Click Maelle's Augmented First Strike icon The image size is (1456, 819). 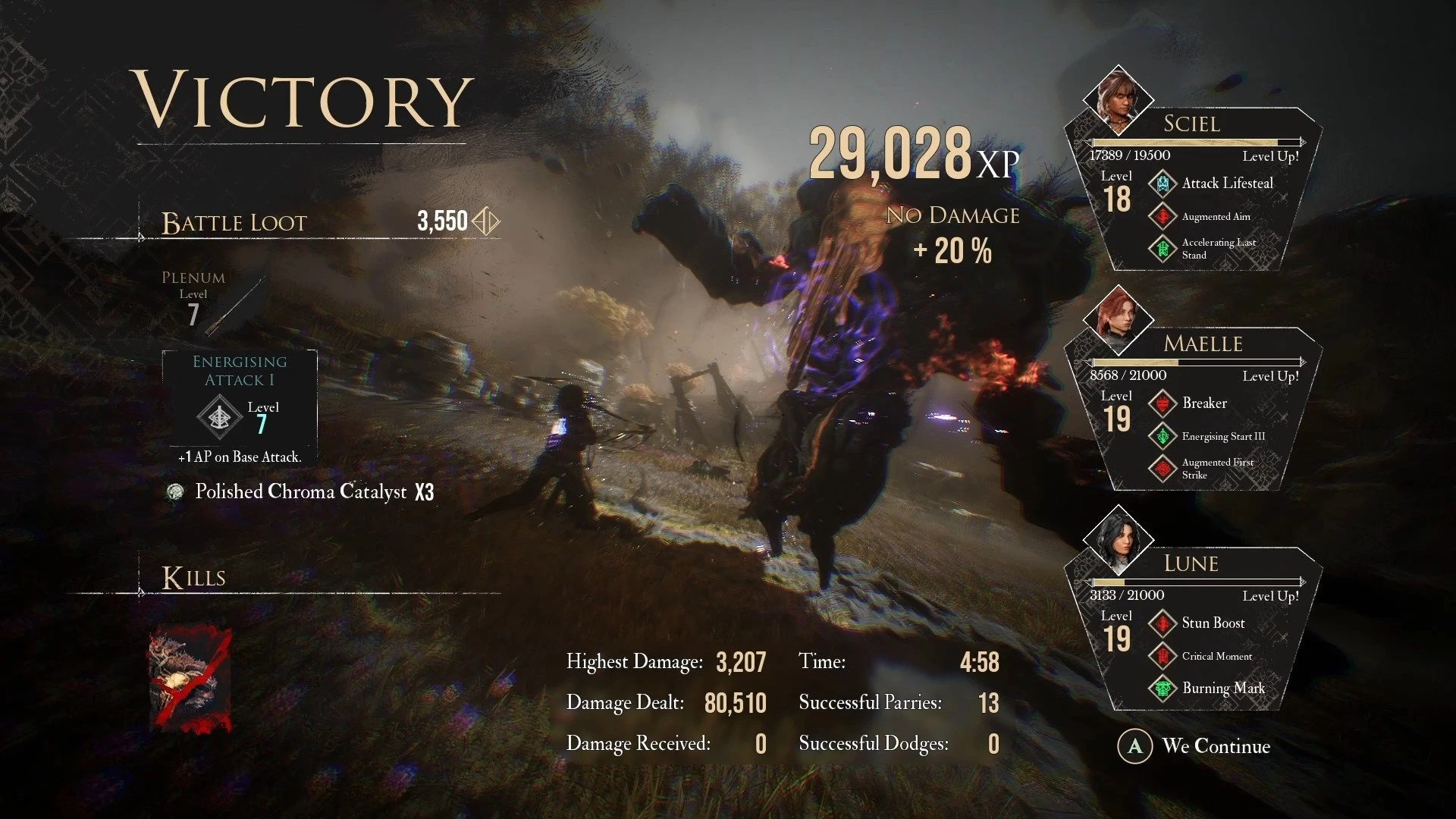coord(1163,469)
